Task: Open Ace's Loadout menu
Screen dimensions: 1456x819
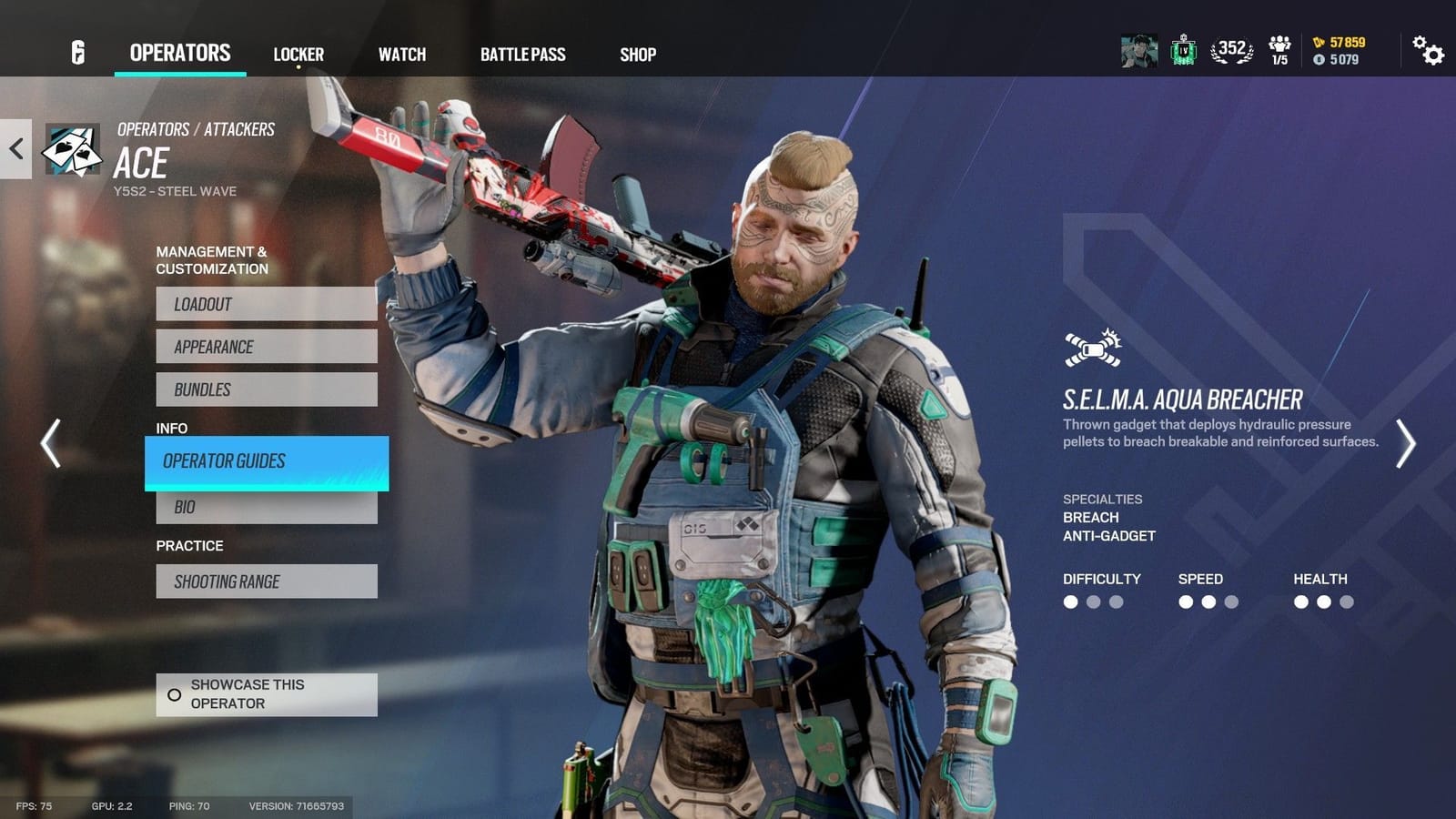Action: point(265,304)
